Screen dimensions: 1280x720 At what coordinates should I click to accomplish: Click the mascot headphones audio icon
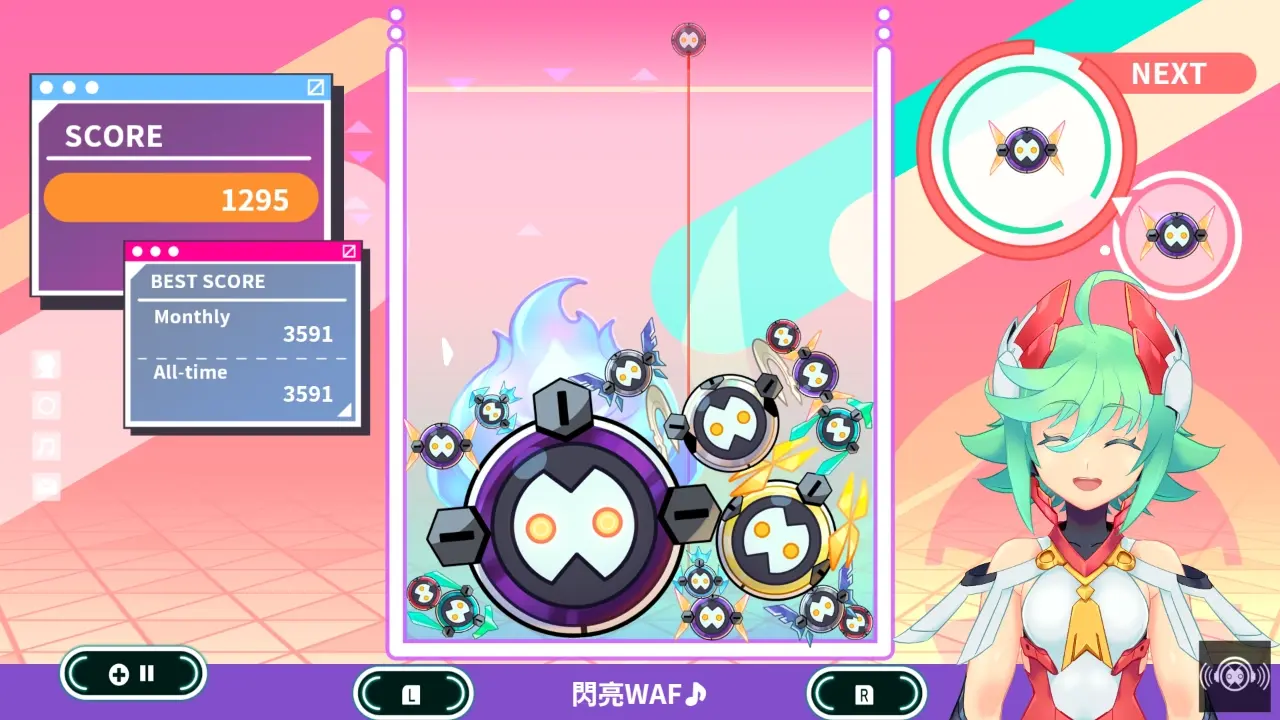pos(1233,675)
